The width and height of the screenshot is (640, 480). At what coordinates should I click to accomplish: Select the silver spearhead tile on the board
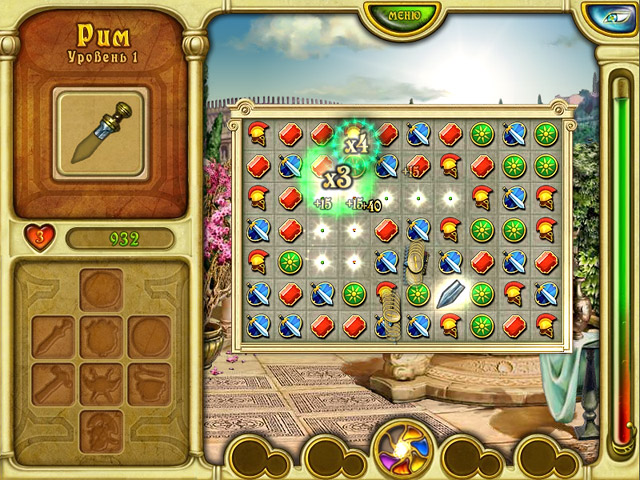[451, 295]
